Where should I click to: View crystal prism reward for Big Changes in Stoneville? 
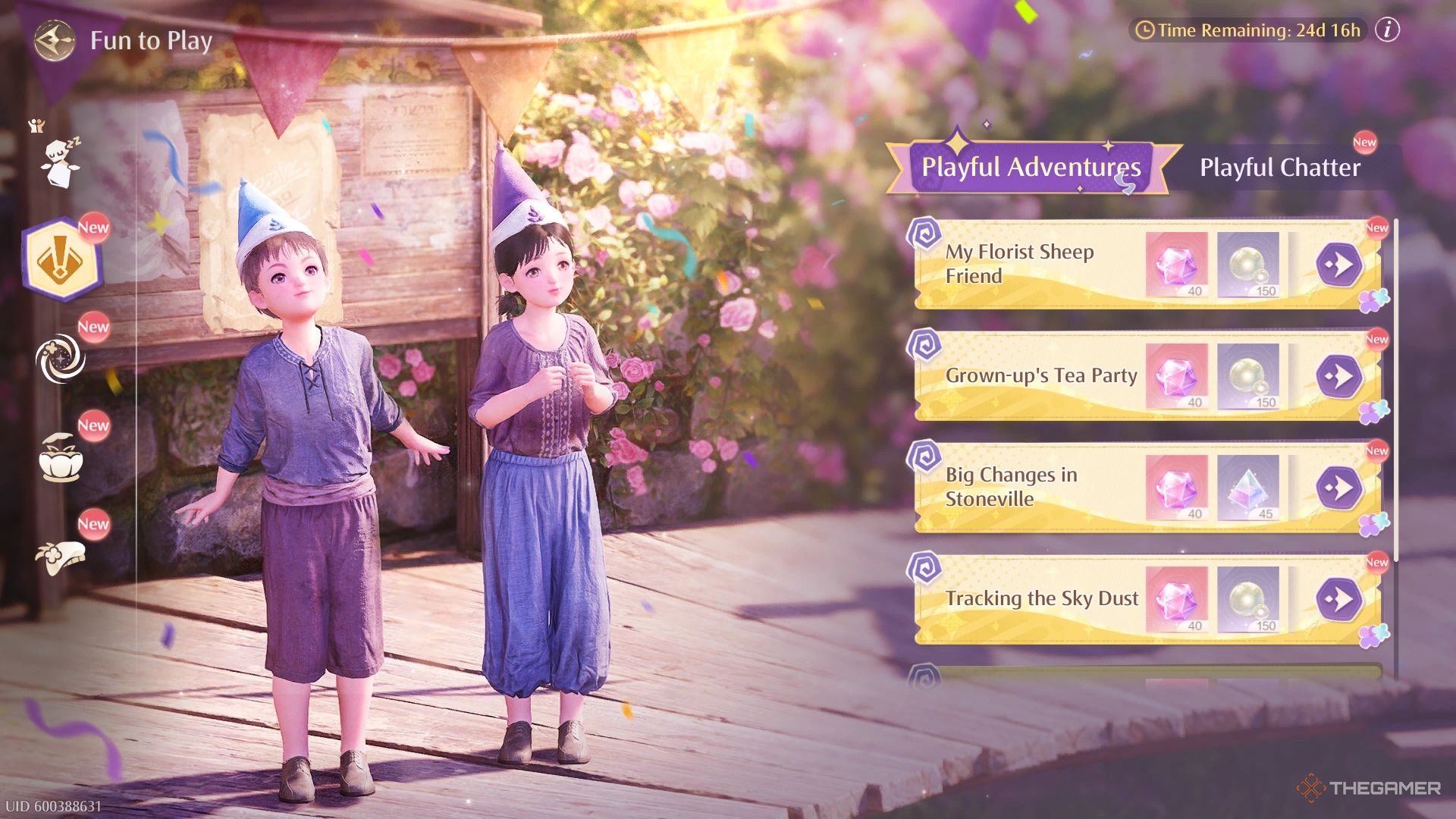pyautogui.click(x=1248, y=488)
